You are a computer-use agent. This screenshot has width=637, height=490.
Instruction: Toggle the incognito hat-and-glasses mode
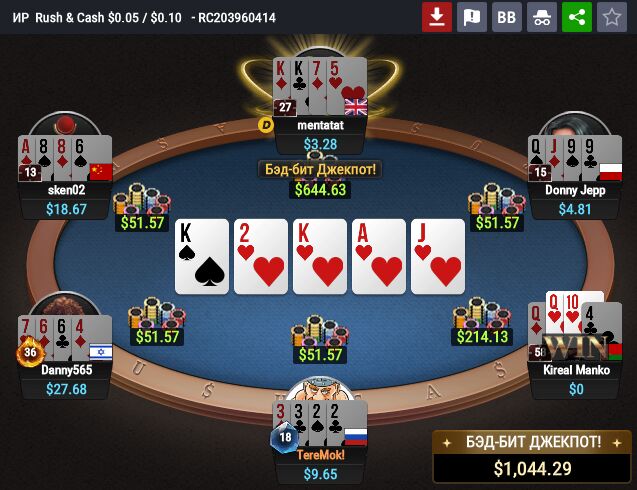[x=541, y=17]
